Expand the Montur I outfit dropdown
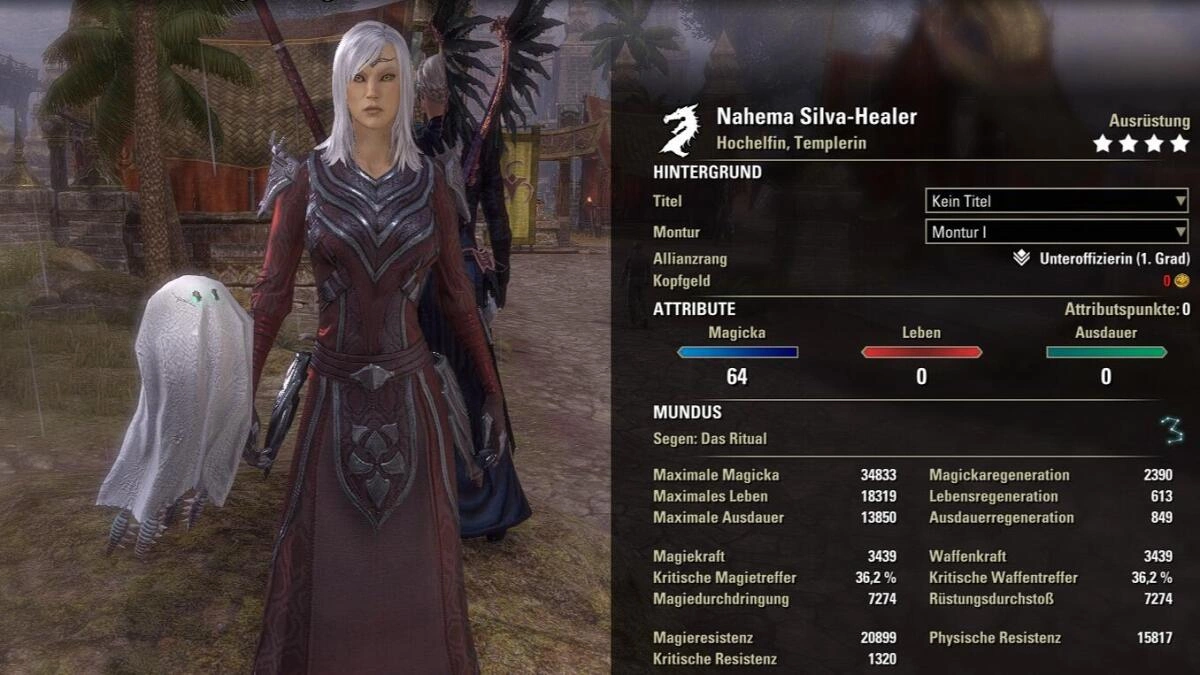Image resolution: width=1200 pixels, height=675 pixels. click(x=1056, y=233)
